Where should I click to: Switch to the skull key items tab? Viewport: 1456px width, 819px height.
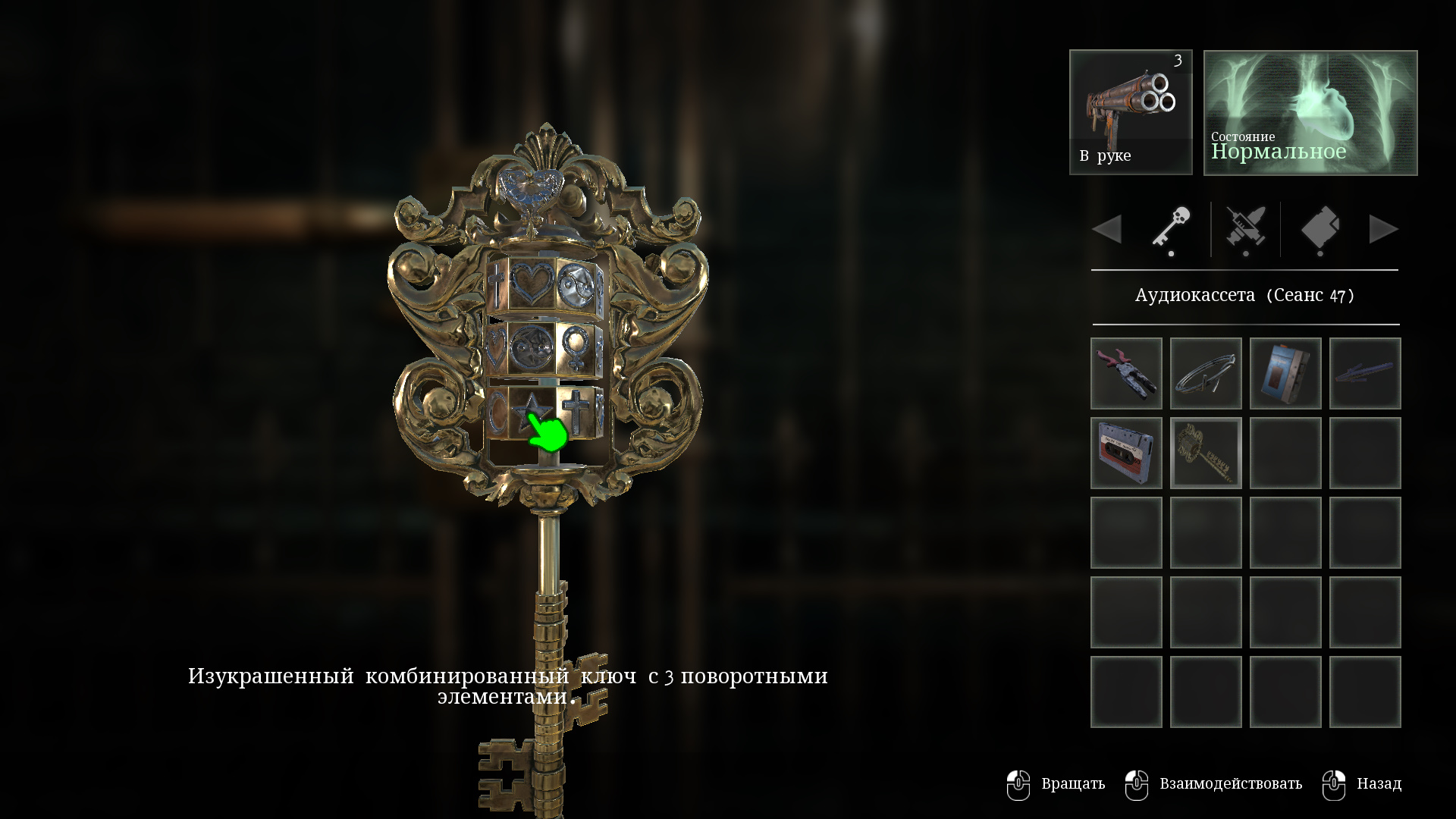tap(1171, 228)
